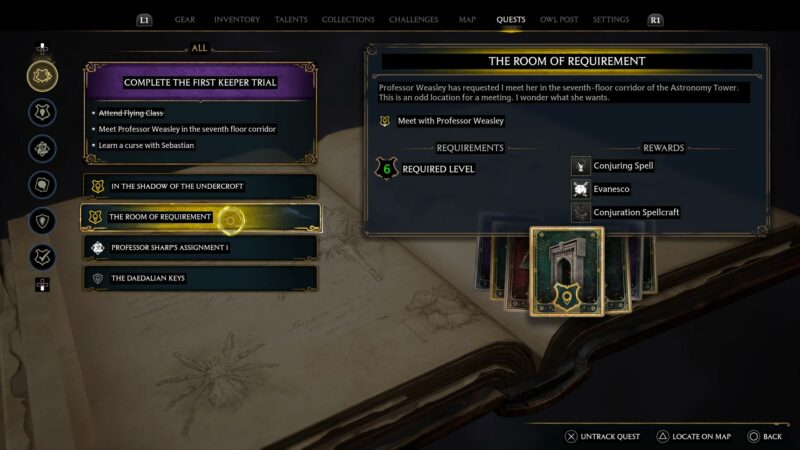Switch to the Map tab

point(467,19)
